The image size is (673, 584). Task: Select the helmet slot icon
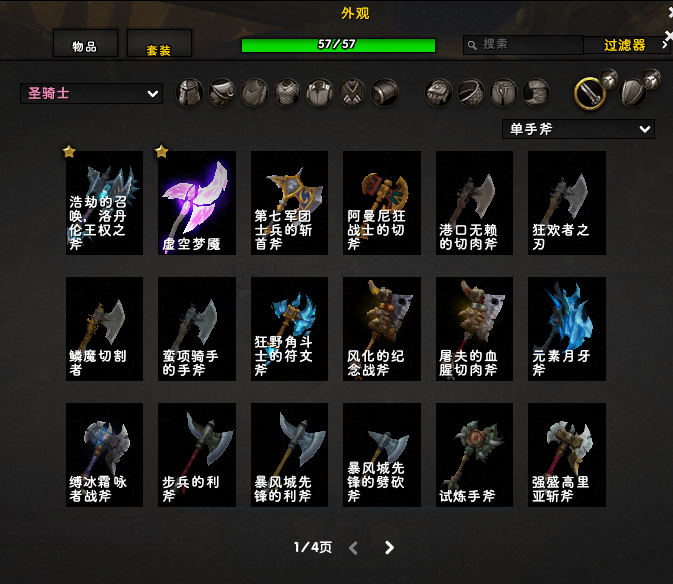click(190, 93)
